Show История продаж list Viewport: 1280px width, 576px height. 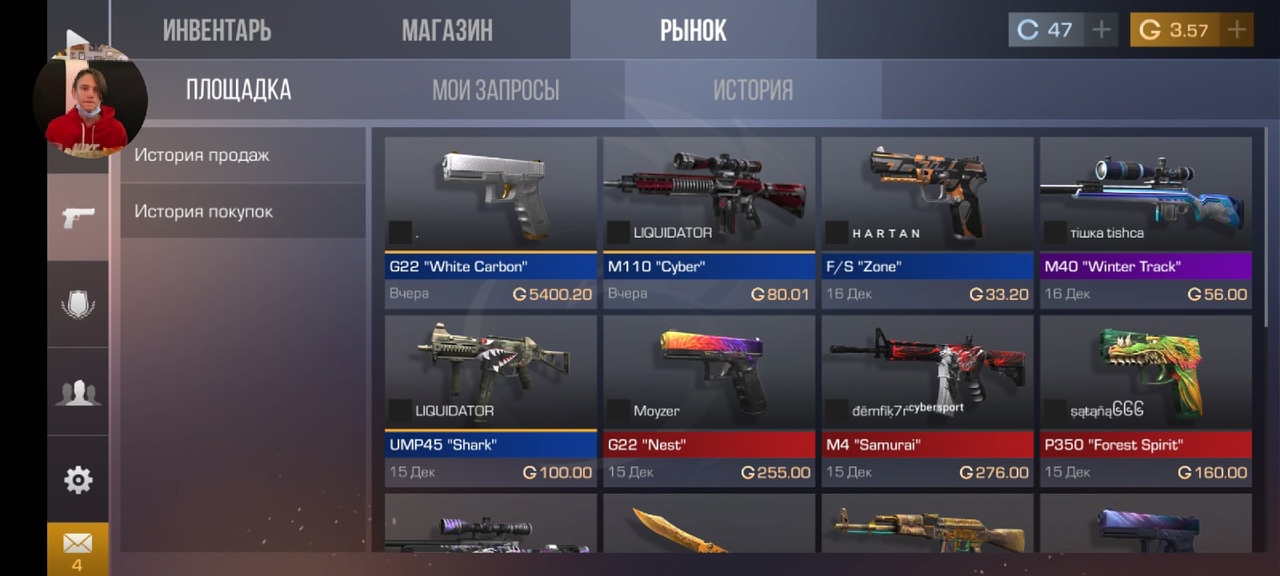pos(243,155)
